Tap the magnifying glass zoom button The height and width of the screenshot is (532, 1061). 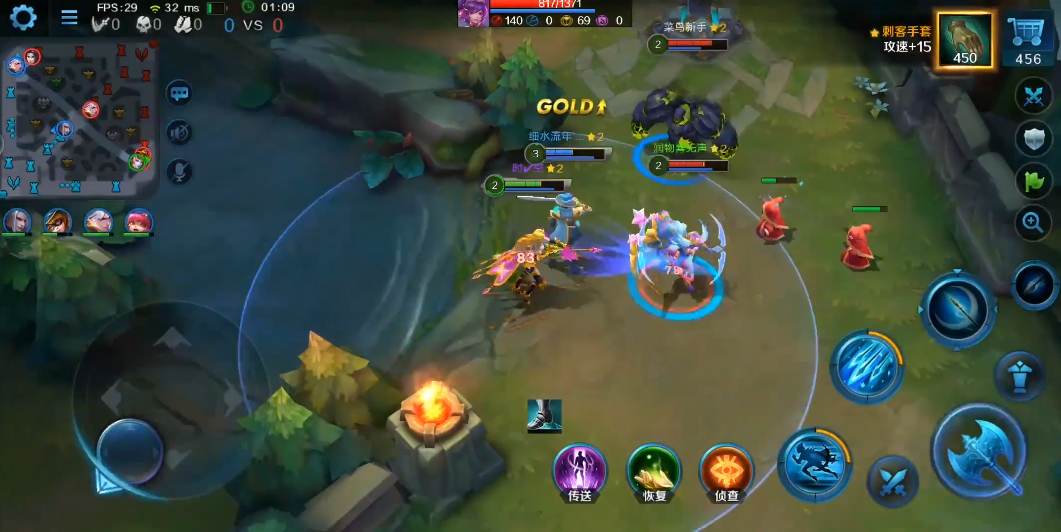[x=1033, y=223]
